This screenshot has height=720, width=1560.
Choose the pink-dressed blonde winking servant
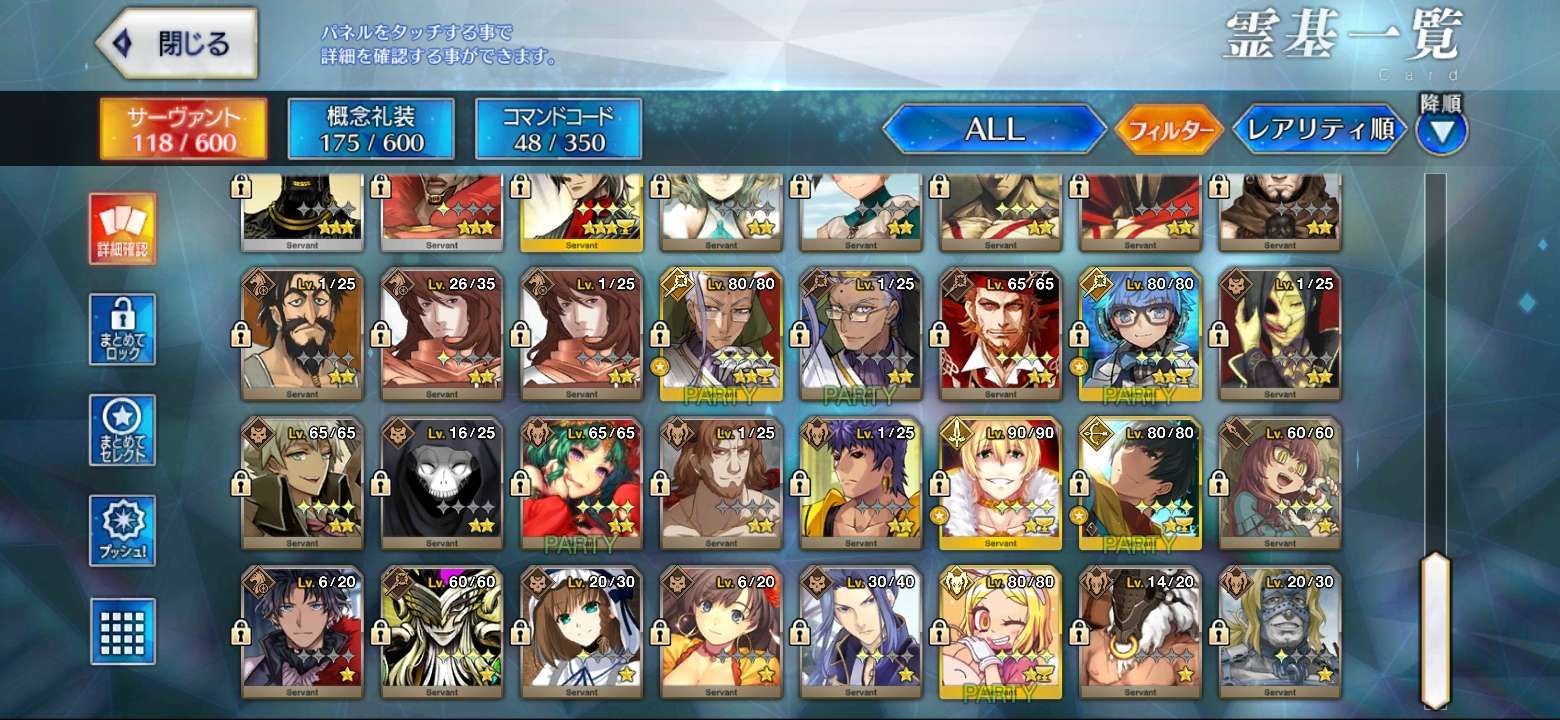coord(1001,632)
